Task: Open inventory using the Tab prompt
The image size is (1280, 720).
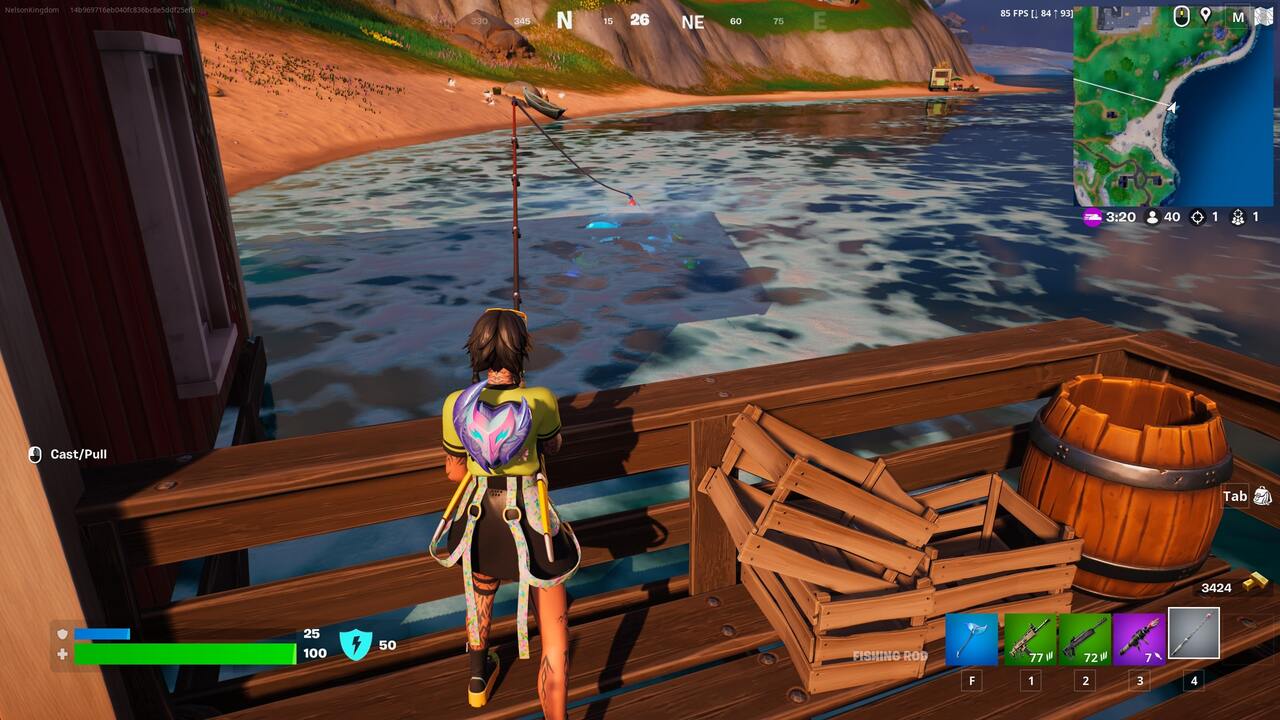Action: (1234, 496)
